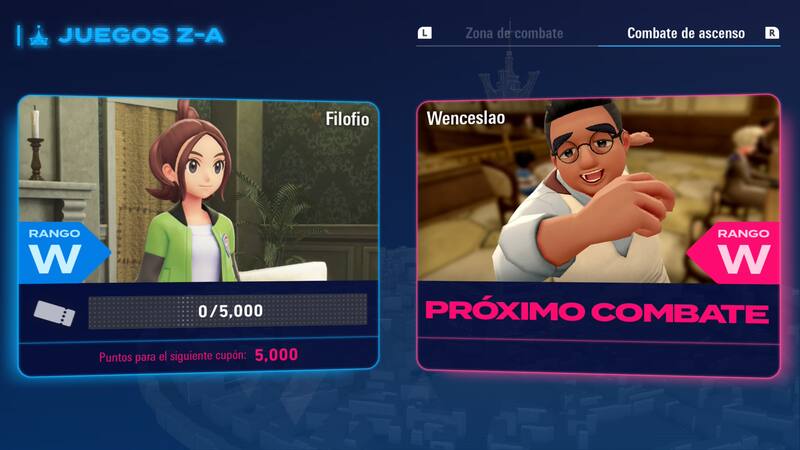The width and height of the screenshot is (800, 450).
Task: Open Filofio's rank W card
Action: point(198,237)
